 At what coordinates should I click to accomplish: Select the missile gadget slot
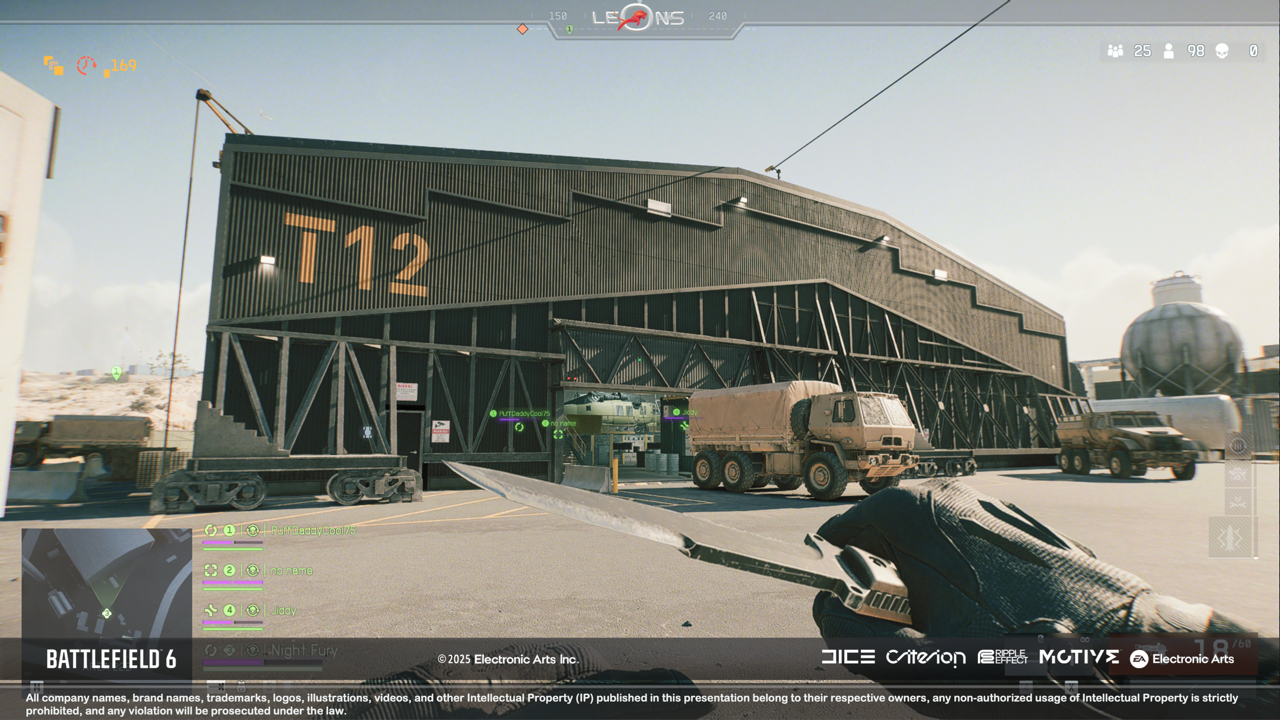point(1229,538)
